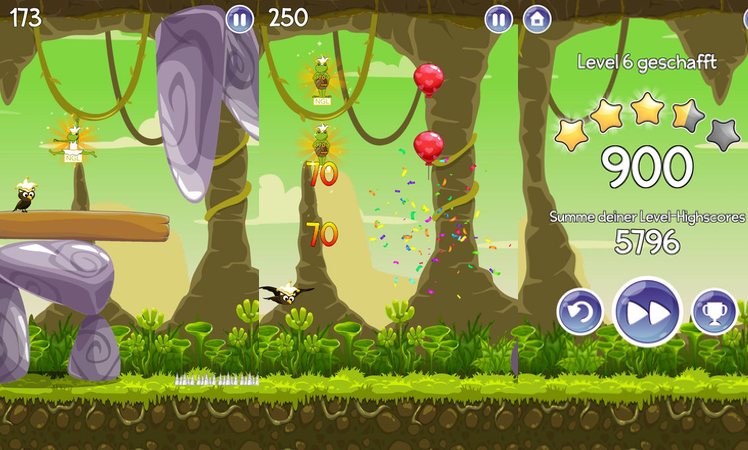Tap the pause button next to the home icon
This screenshot has height=450, width=748.
tap(499, 18)
